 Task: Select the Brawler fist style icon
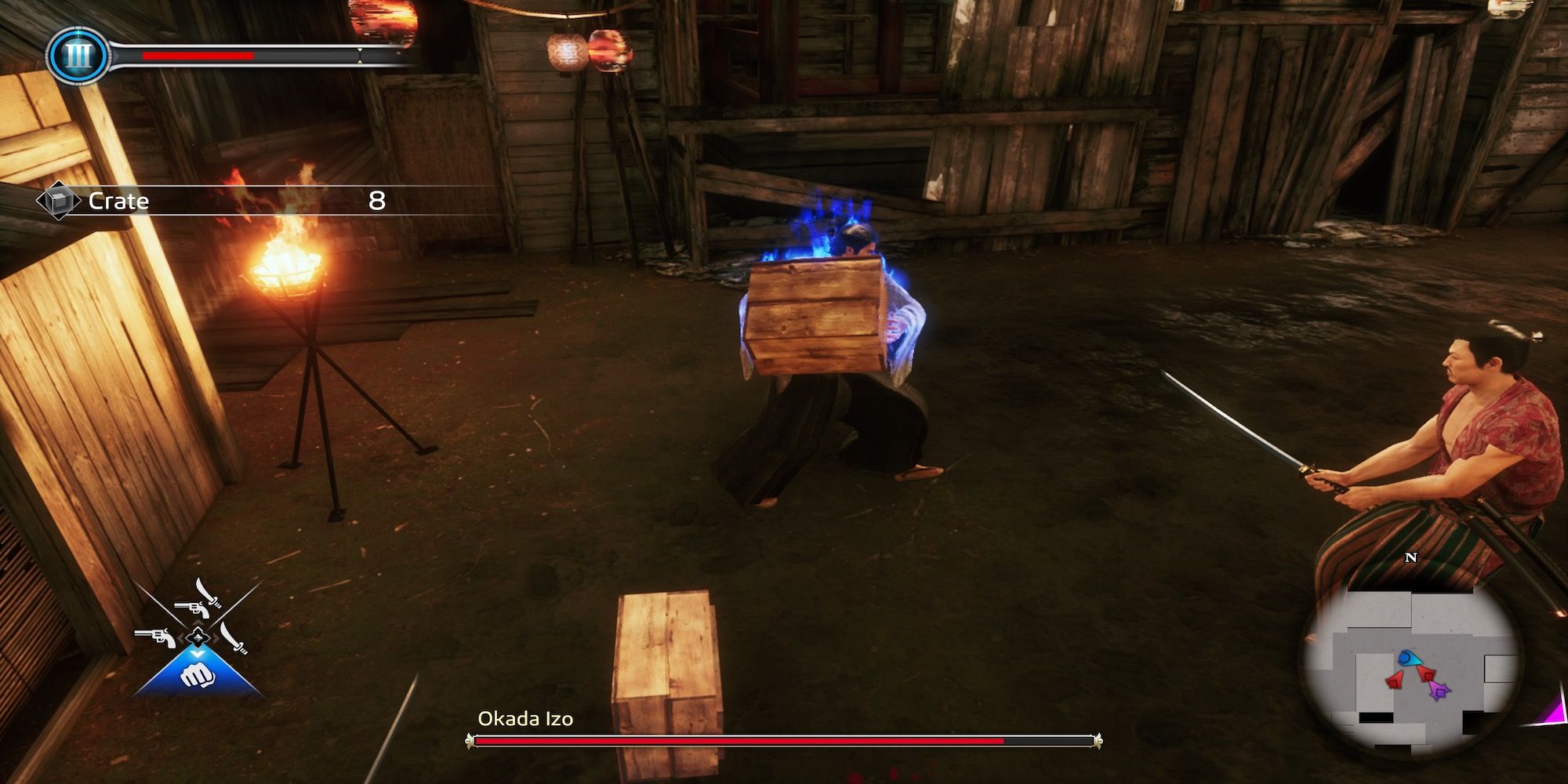point(199,676)
